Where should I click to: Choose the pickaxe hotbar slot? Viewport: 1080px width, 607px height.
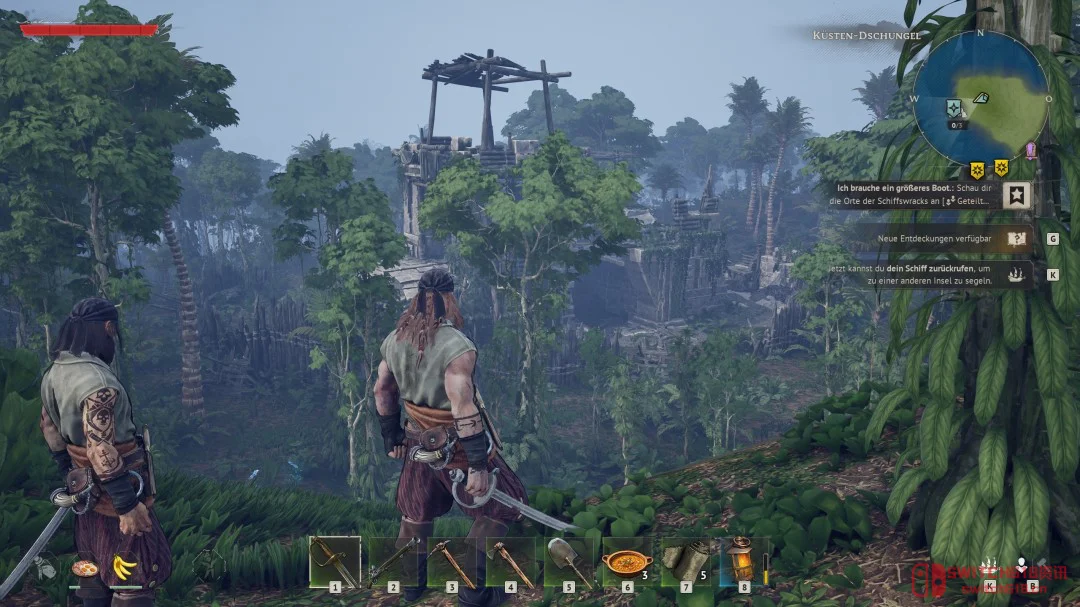451,562
